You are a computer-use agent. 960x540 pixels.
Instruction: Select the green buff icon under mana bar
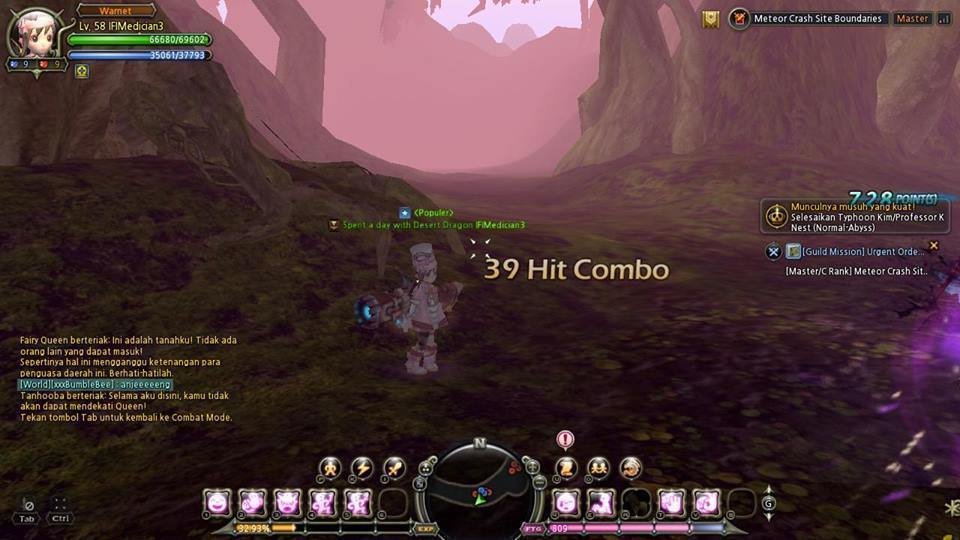(x=82, y=71)
